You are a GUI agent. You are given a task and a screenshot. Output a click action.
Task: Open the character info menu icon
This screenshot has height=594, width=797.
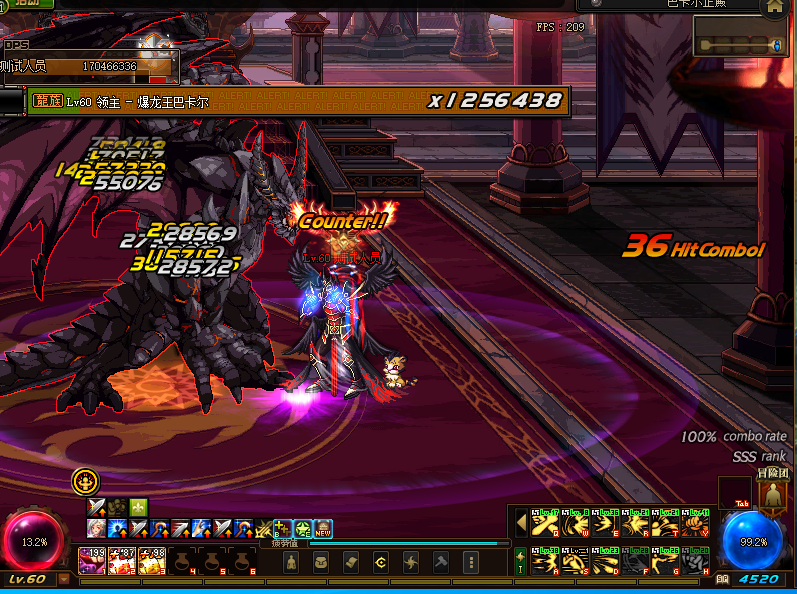pos(291,562)
